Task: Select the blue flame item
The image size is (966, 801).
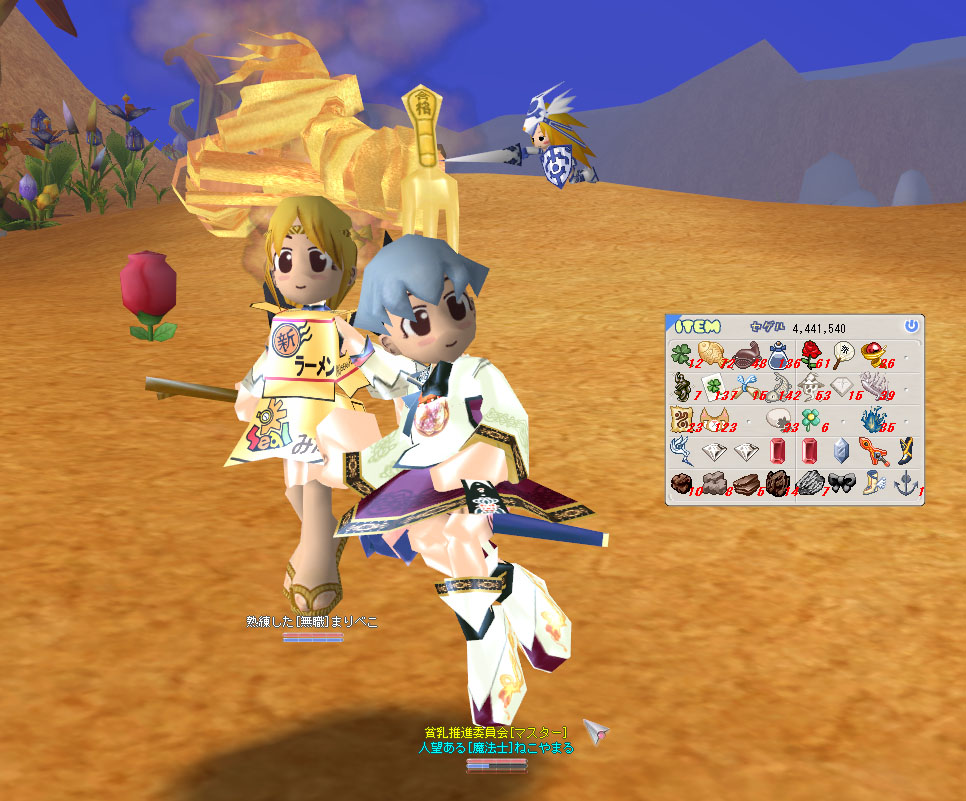Action: click(875, 419)
